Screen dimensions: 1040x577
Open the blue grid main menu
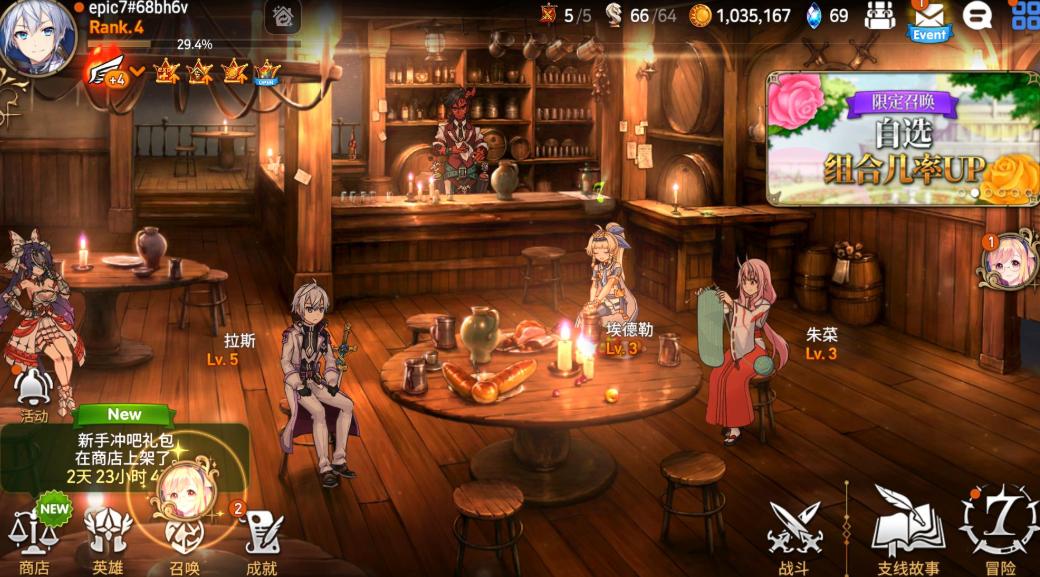pos(1025,16)
